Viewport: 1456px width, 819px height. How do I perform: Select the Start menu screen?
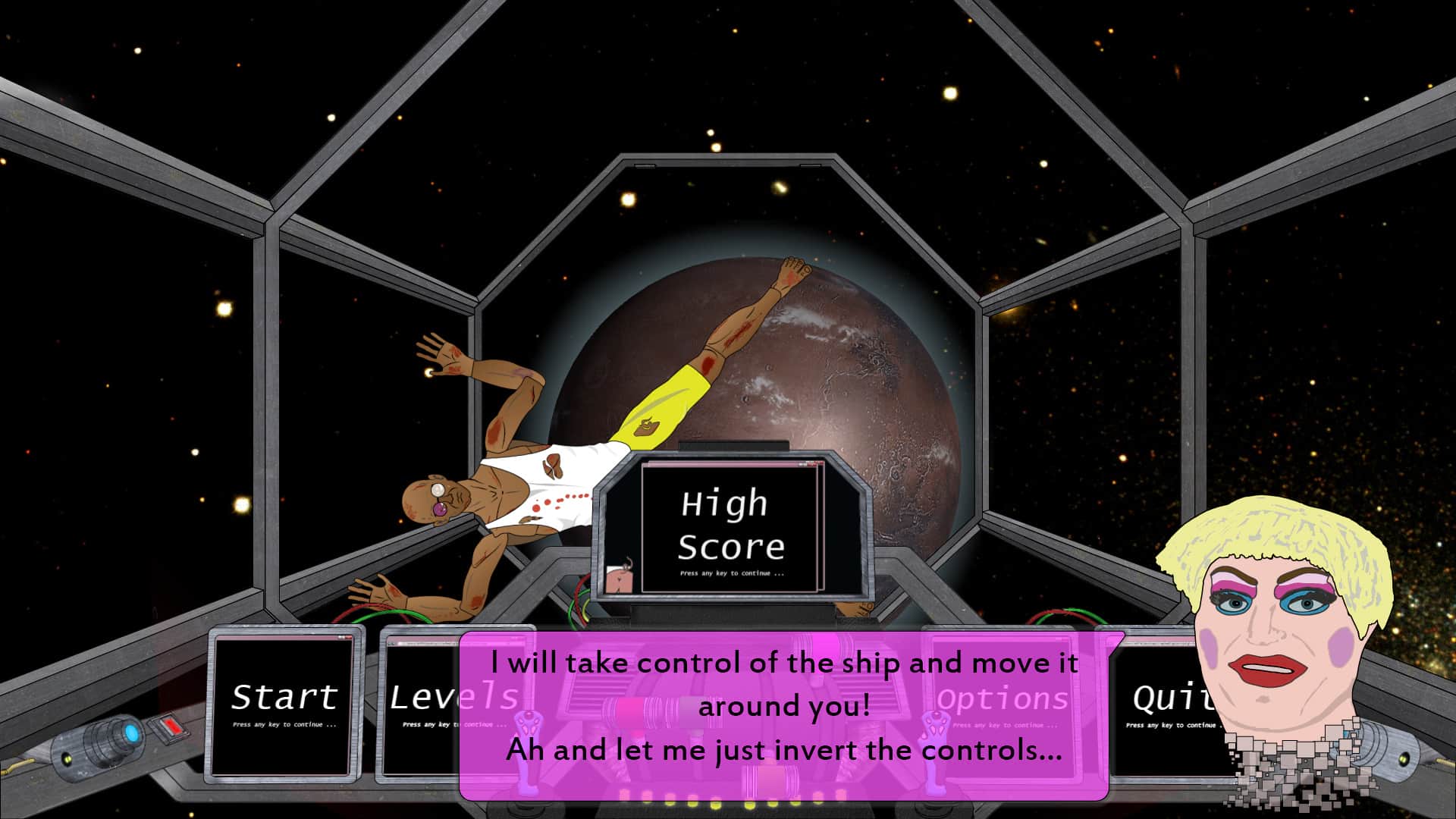click(284, 704)
